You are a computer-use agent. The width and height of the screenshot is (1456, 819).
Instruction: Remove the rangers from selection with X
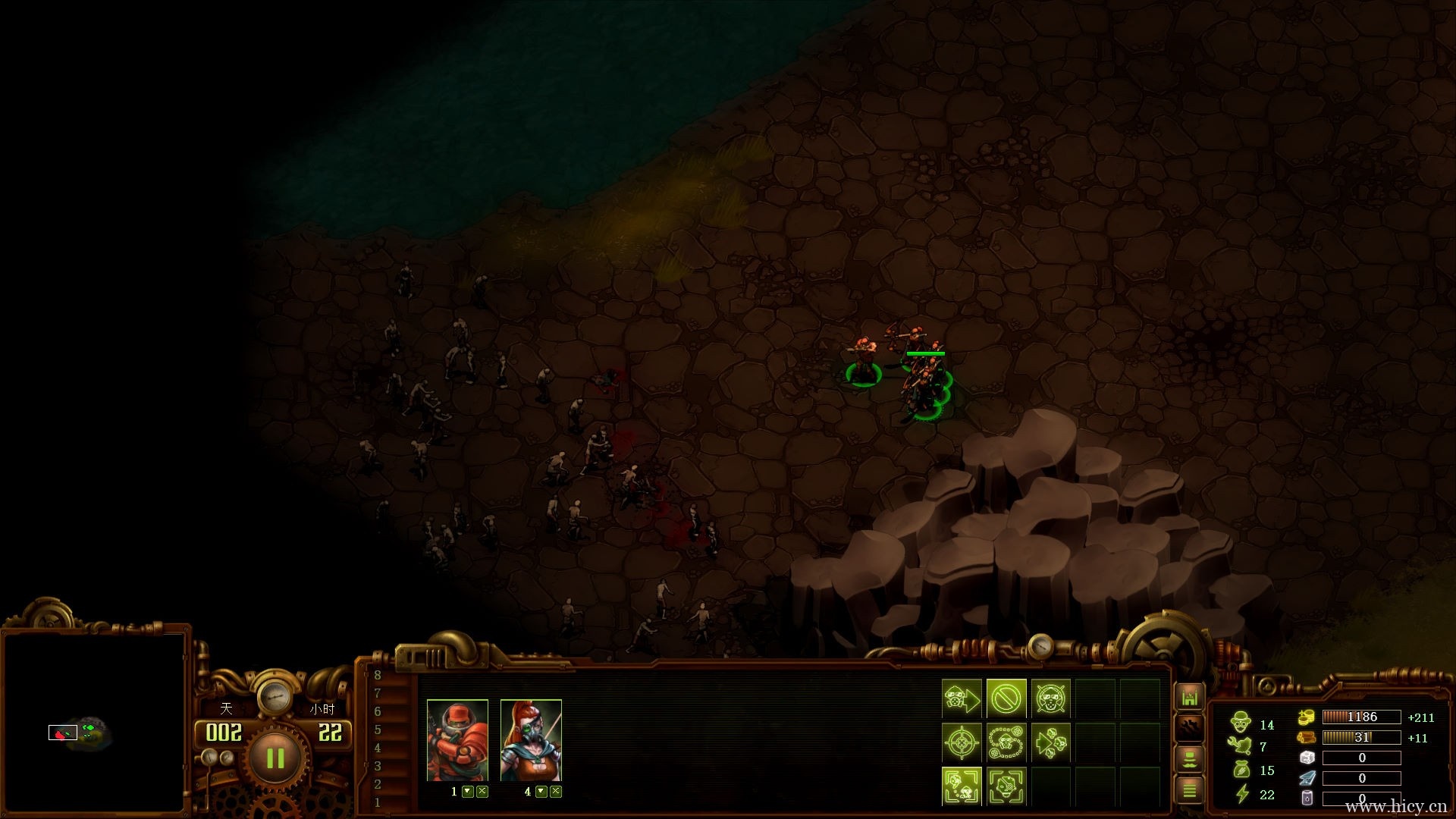click(556, 792)
